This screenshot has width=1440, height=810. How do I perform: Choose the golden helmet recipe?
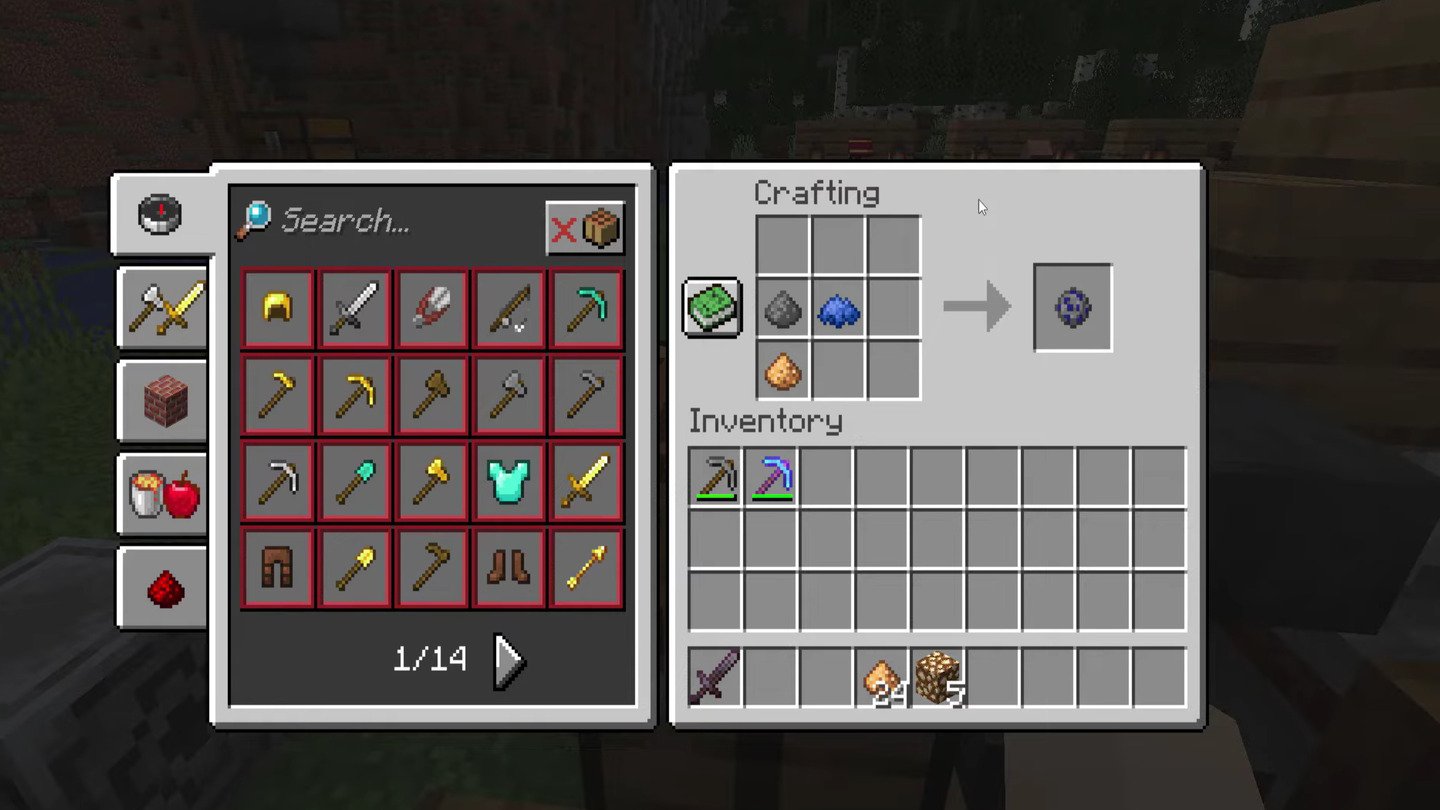[278, 307]
